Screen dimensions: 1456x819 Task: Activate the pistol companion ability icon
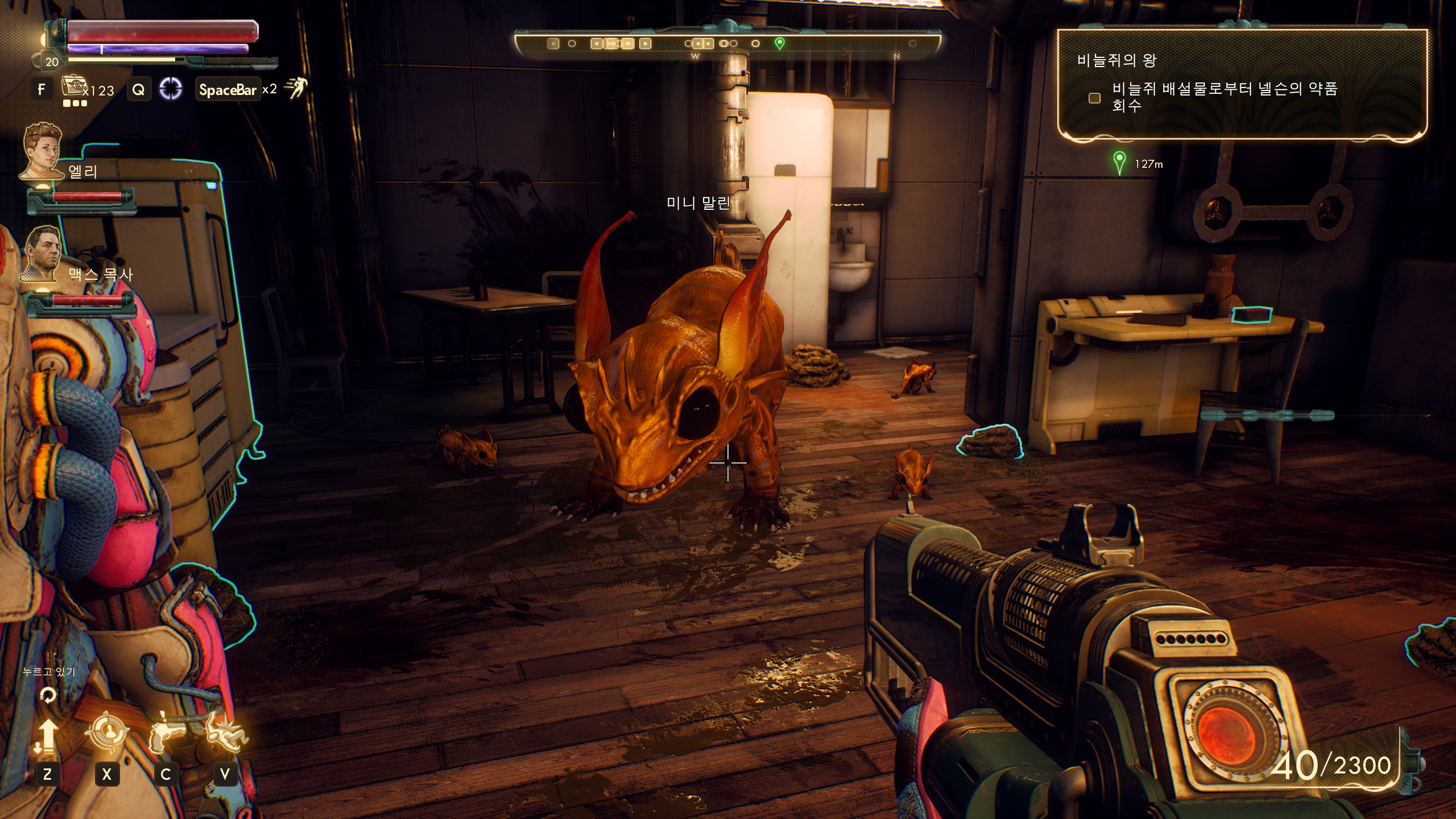click(166, 734)
